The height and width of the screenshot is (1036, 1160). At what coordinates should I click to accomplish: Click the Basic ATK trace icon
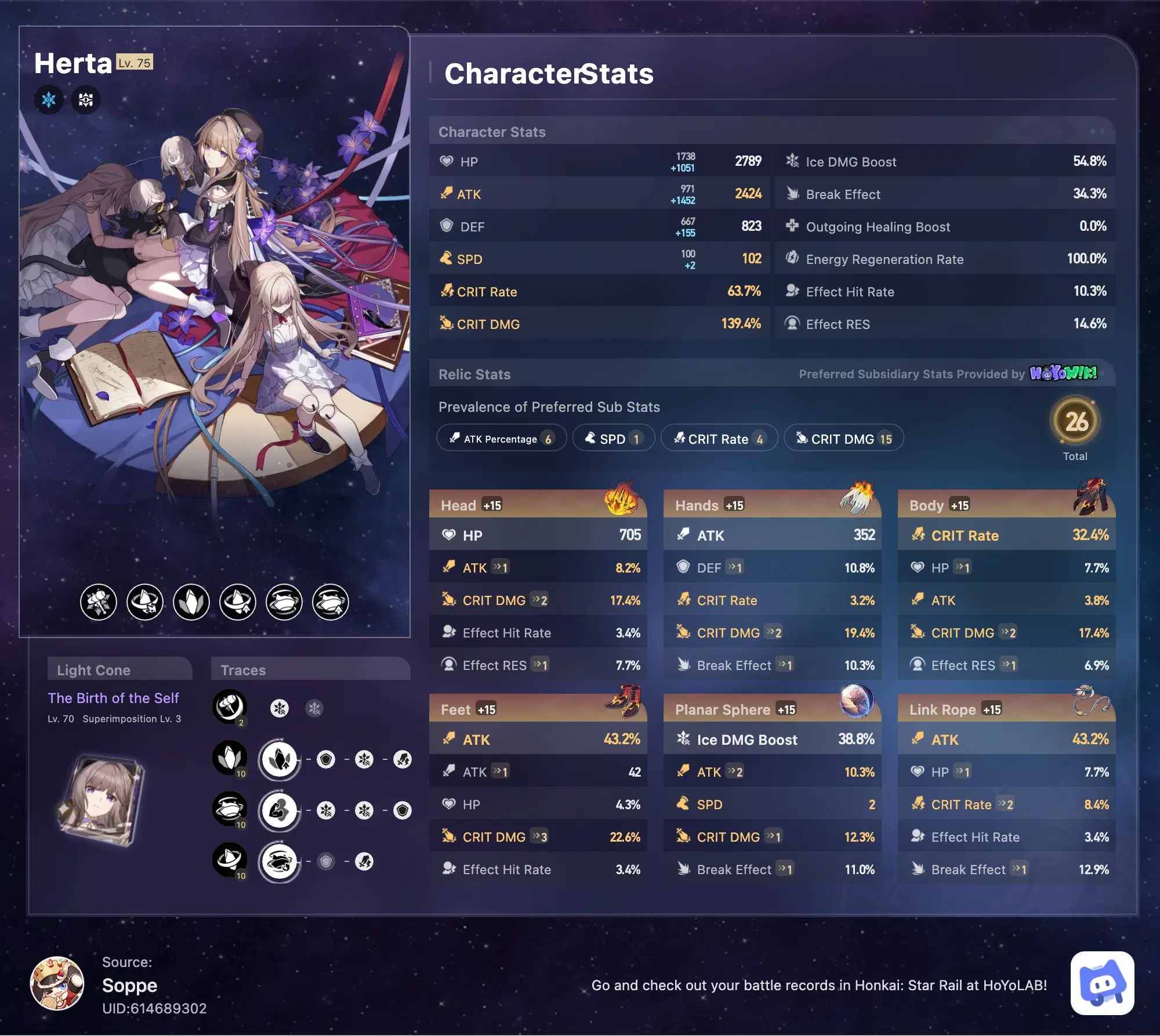230,708
